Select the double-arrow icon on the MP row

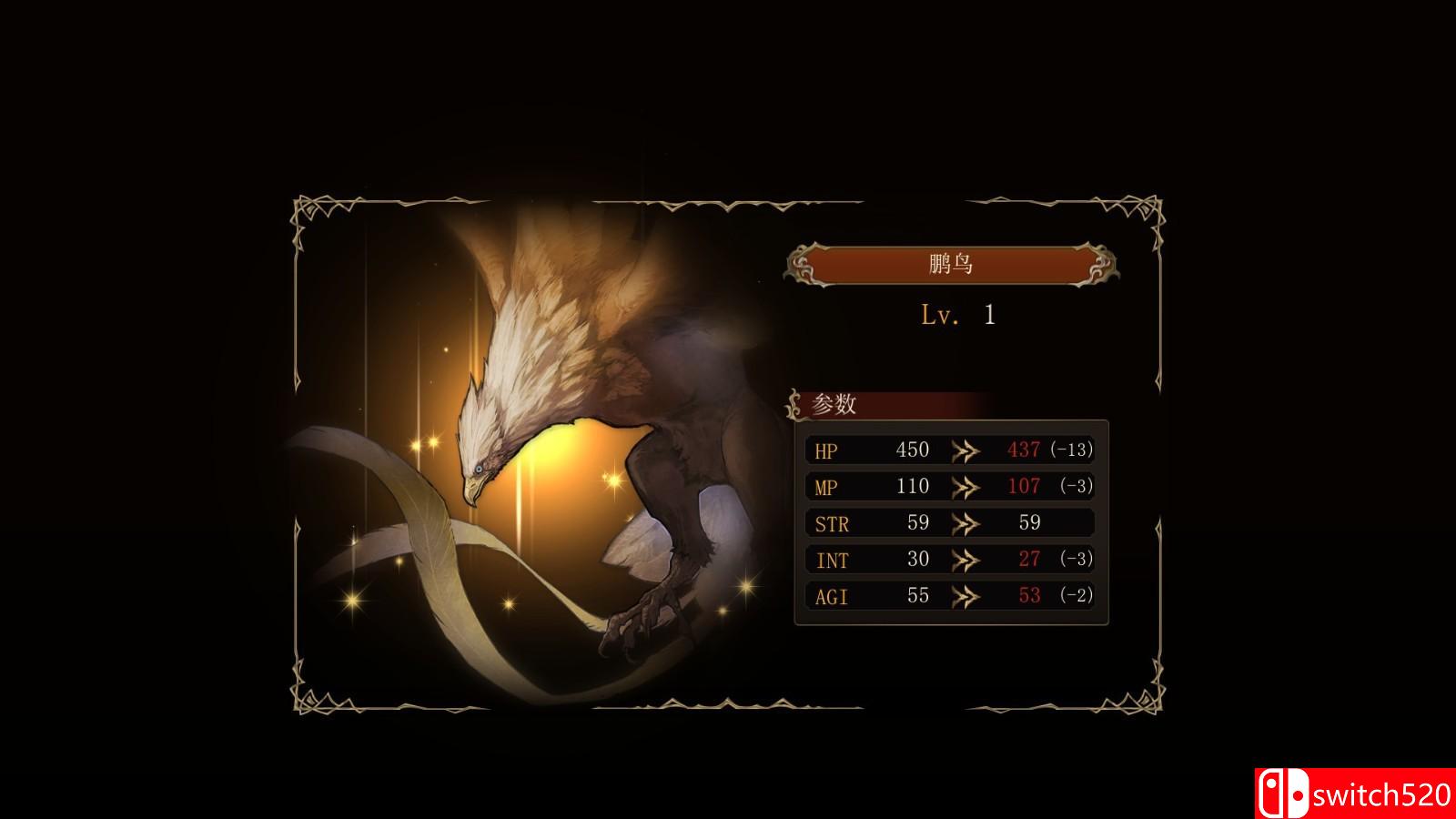pos(967,486)
